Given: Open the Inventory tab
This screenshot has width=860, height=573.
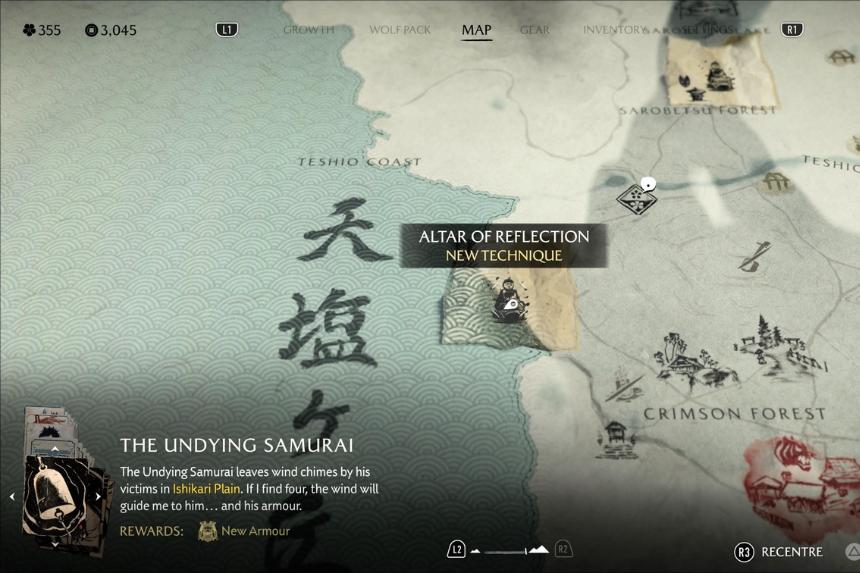Looking at the screenshot, I should (x=614, y=30).
